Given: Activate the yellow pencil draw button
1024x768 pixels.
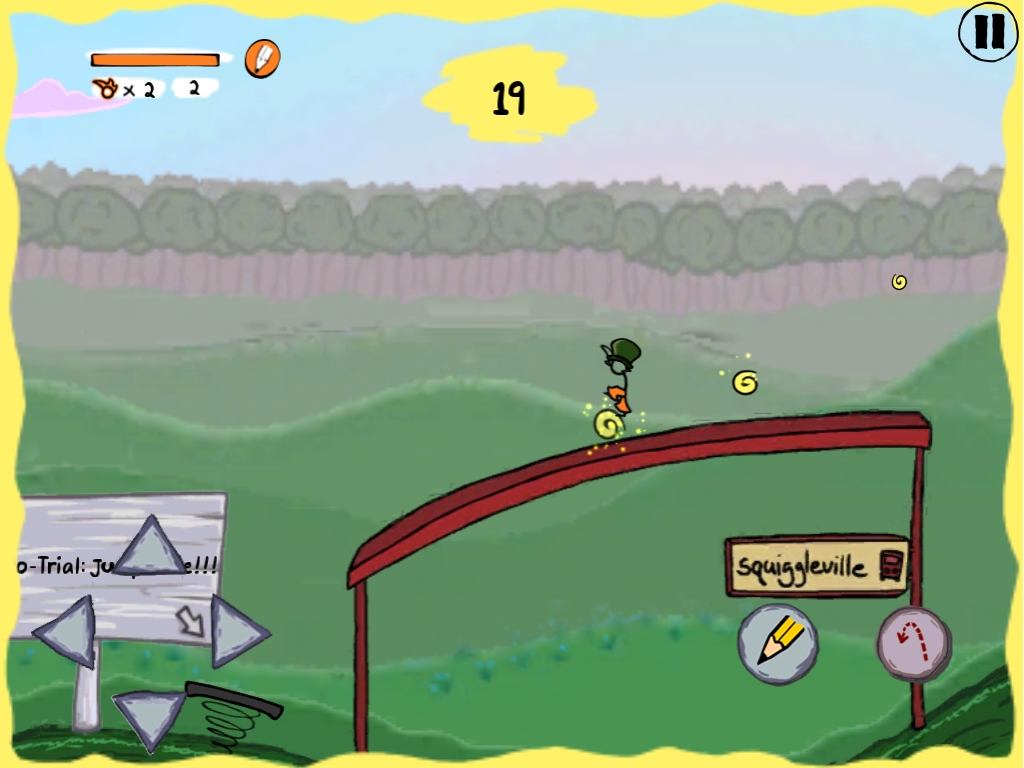Looking at the screenshot, I should point(778,643).
